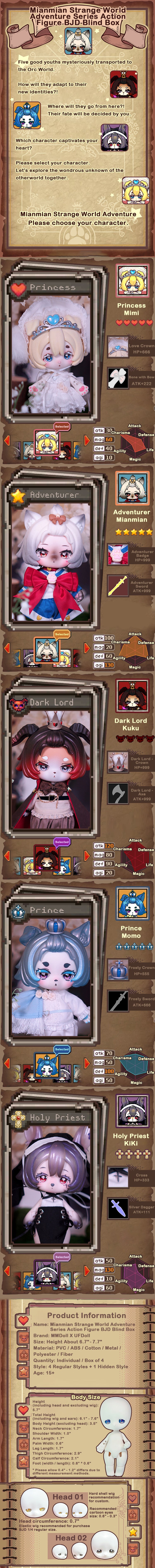The image size is (155, 1568).
Task: Select the Adventurer Sword weapon slot
Action: 117,585
